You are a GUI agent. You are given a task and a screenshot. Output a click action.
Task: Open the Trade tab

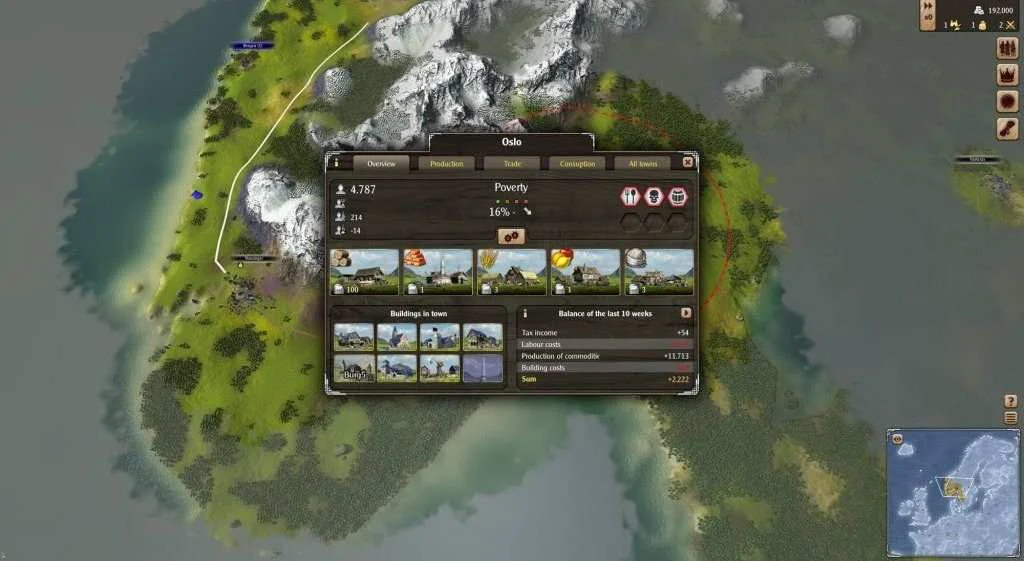[512, 163]
